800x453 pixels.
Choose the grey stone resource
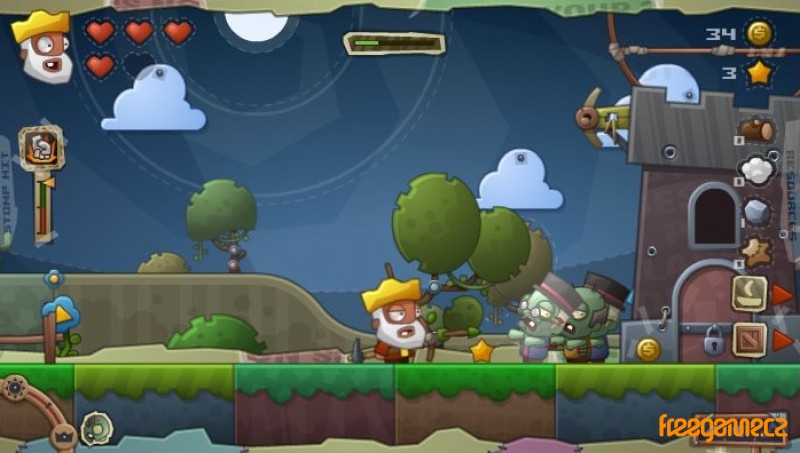(757, 211)
